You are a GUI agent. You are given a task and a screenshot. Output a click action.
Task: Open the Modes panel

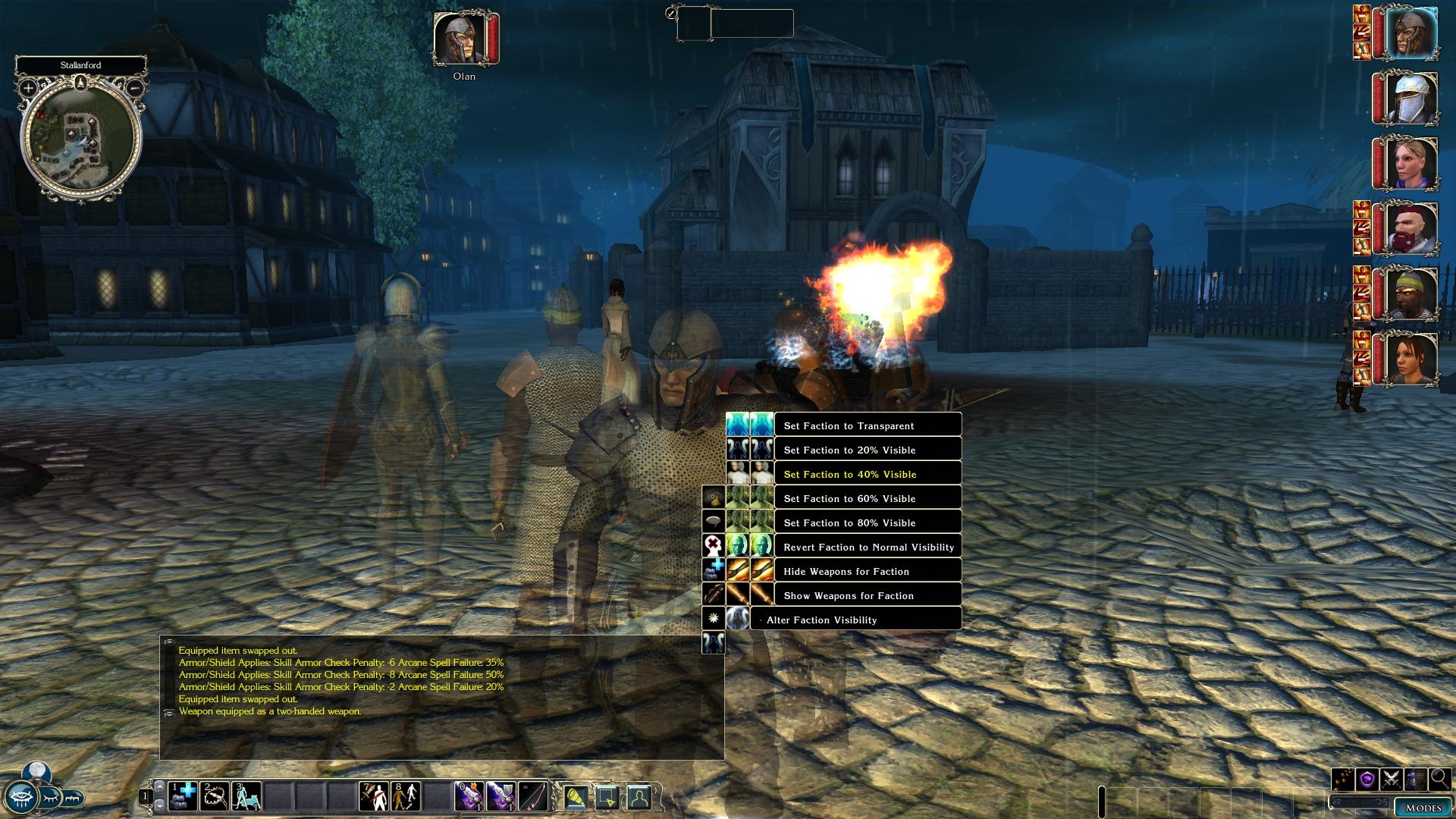[x=1423, y=808]
